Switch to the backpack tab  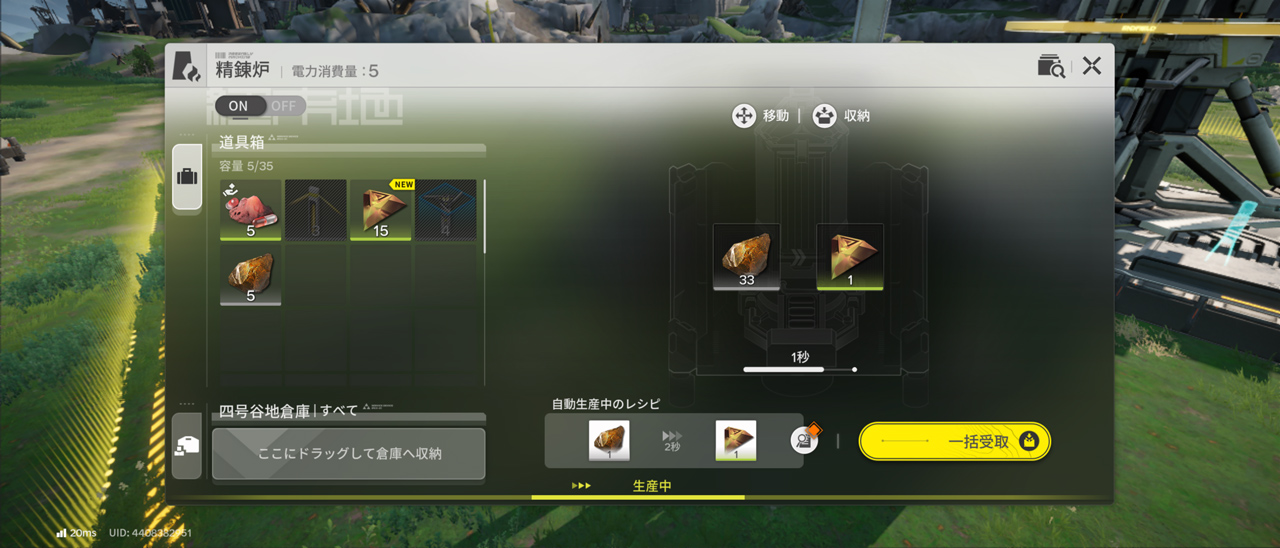(187, 177)
